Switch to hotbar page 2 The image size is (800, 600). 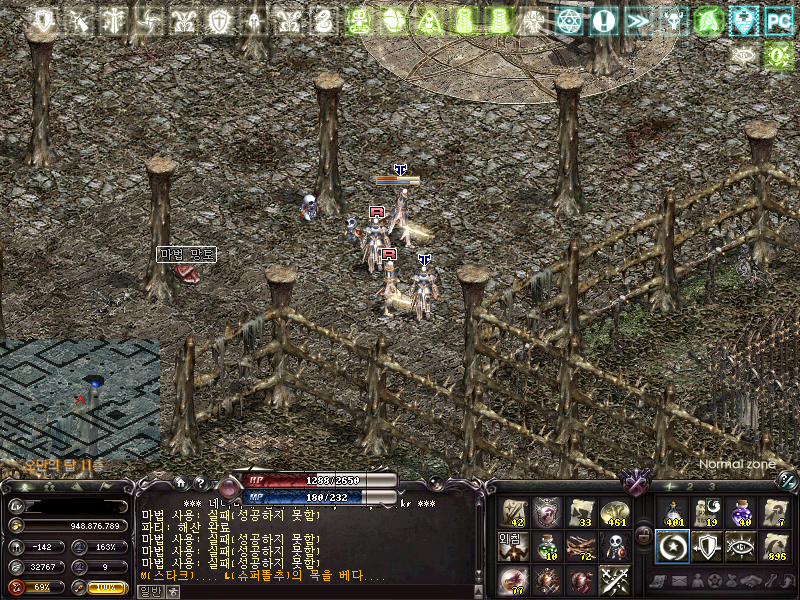click(688, 487)
